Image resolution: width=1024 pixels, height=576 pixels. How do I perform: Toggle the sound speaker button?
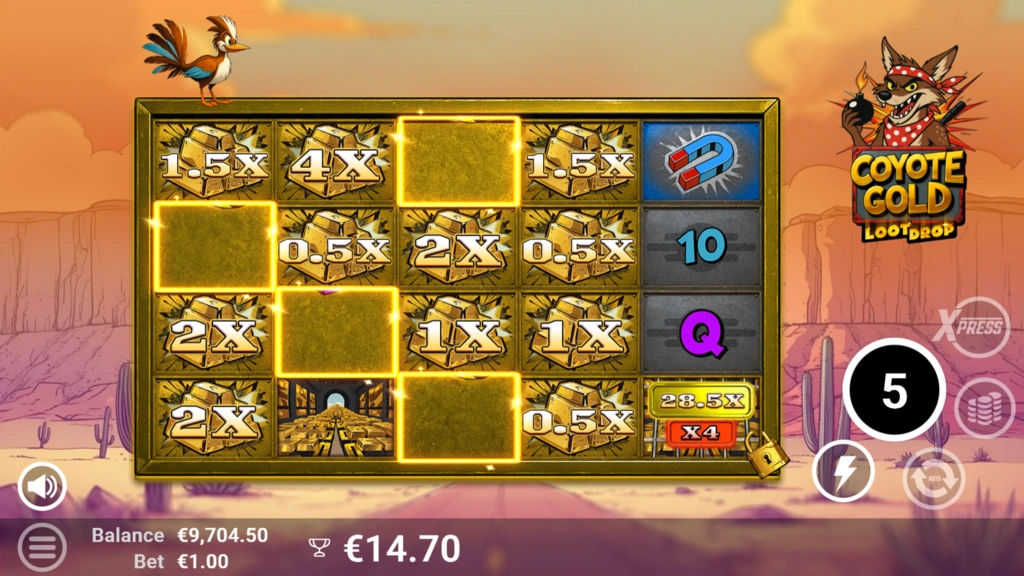[42, 487]
